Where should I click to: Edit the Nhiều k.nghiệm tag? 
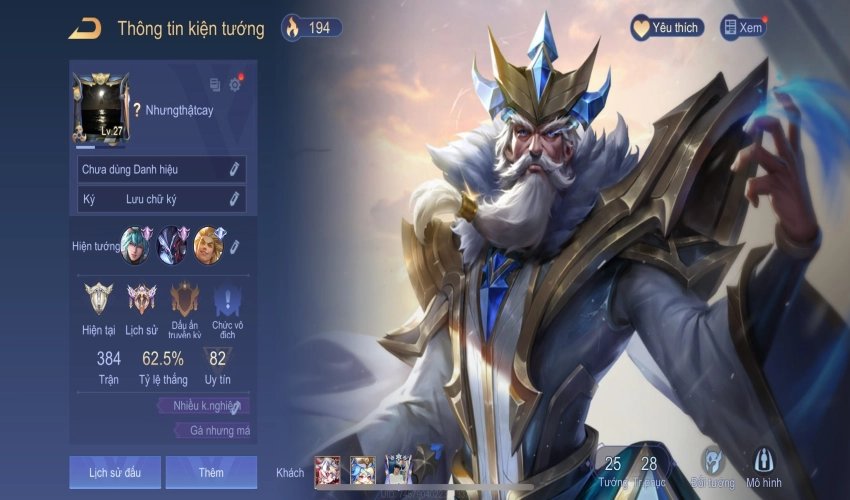[x=235, y=406]
